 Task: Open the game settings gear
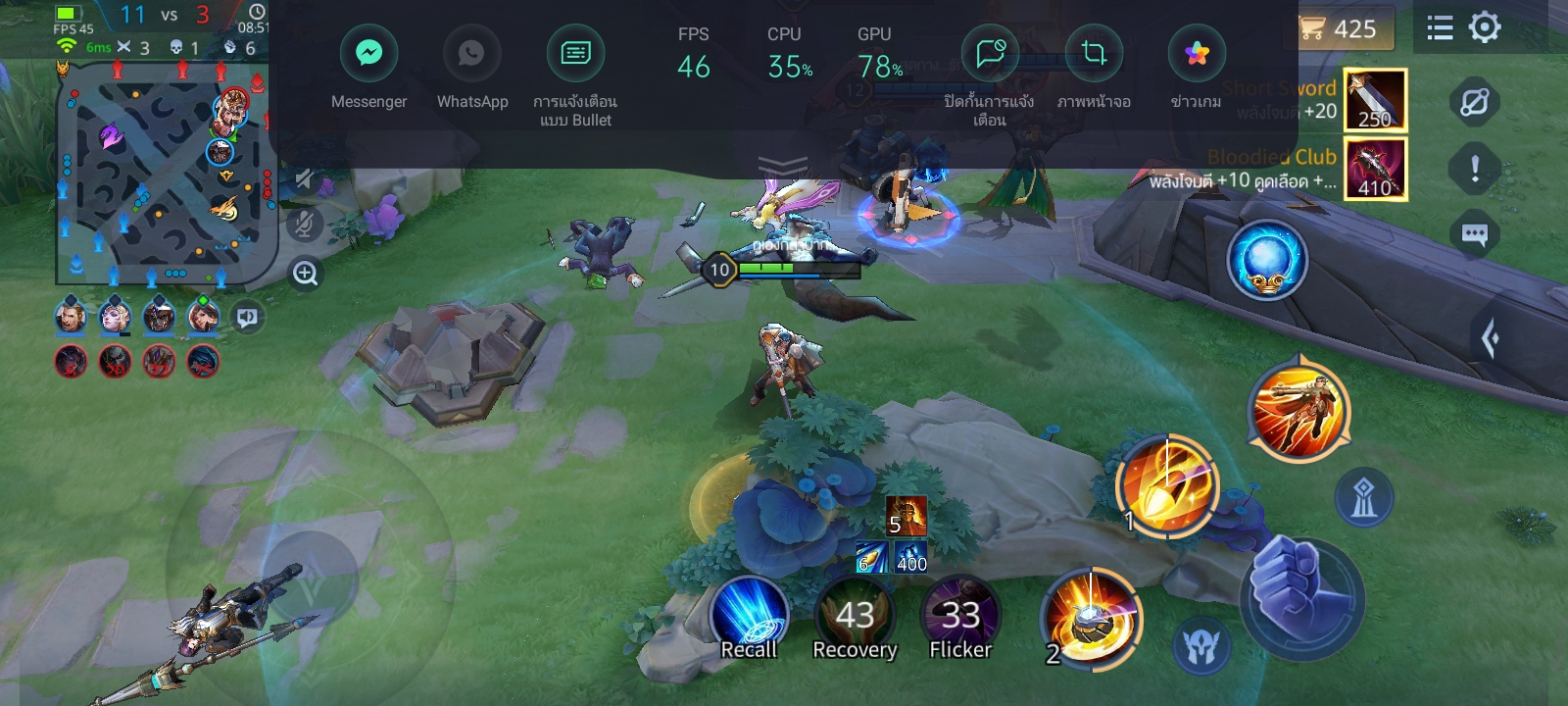[x=1485, y=27]
